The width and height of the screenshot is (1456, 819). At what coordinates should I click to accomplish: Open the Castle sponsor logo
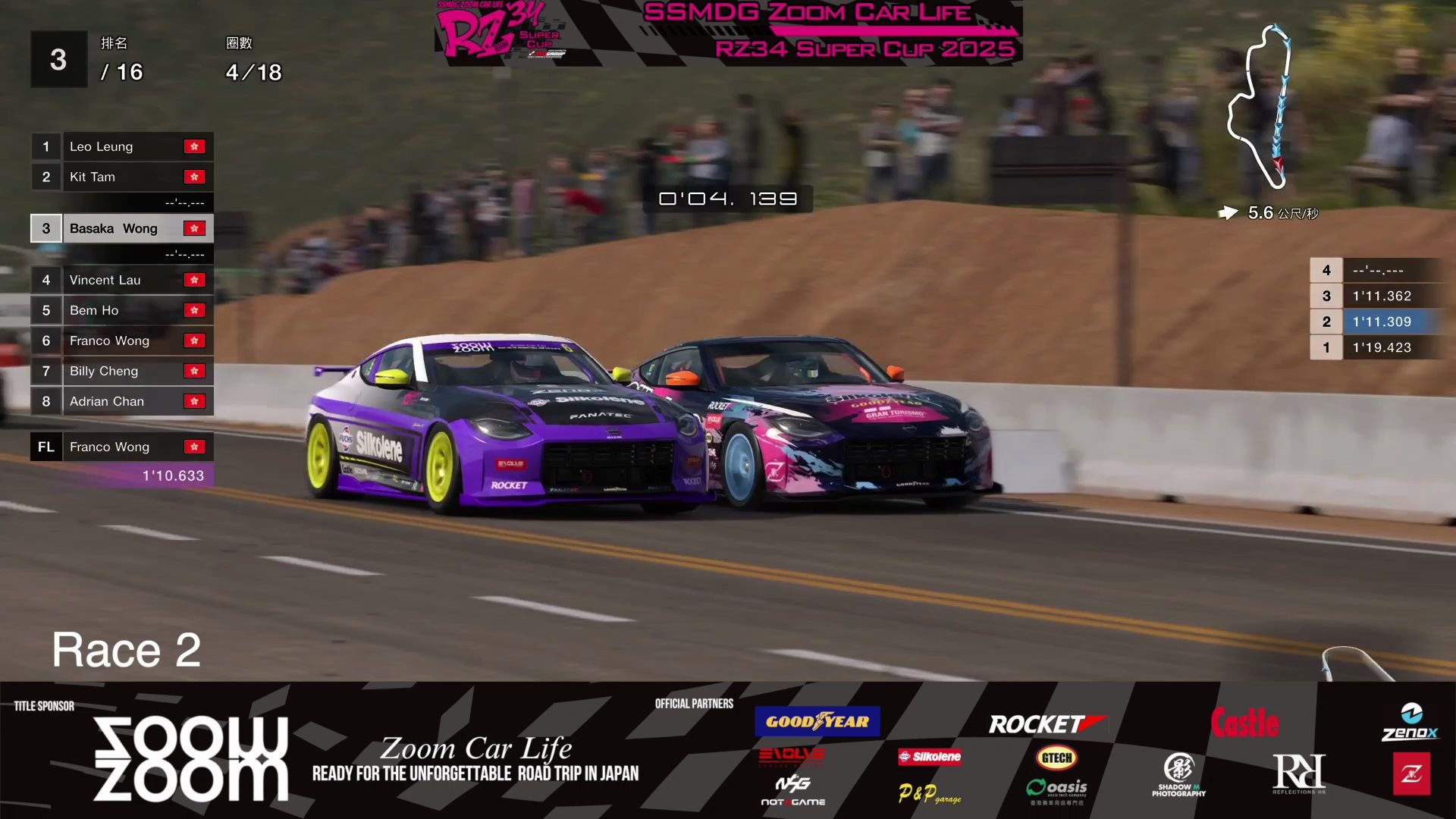tap(1246, 723)
